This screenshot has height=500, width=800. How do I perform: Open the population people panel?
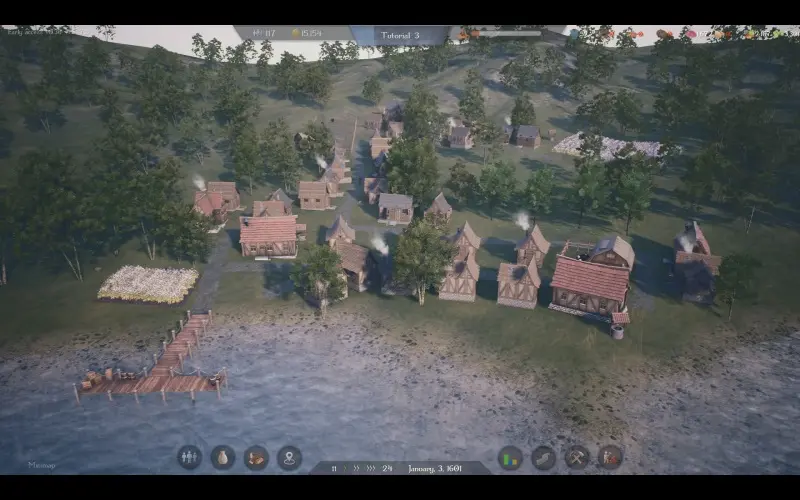[189, 458]
